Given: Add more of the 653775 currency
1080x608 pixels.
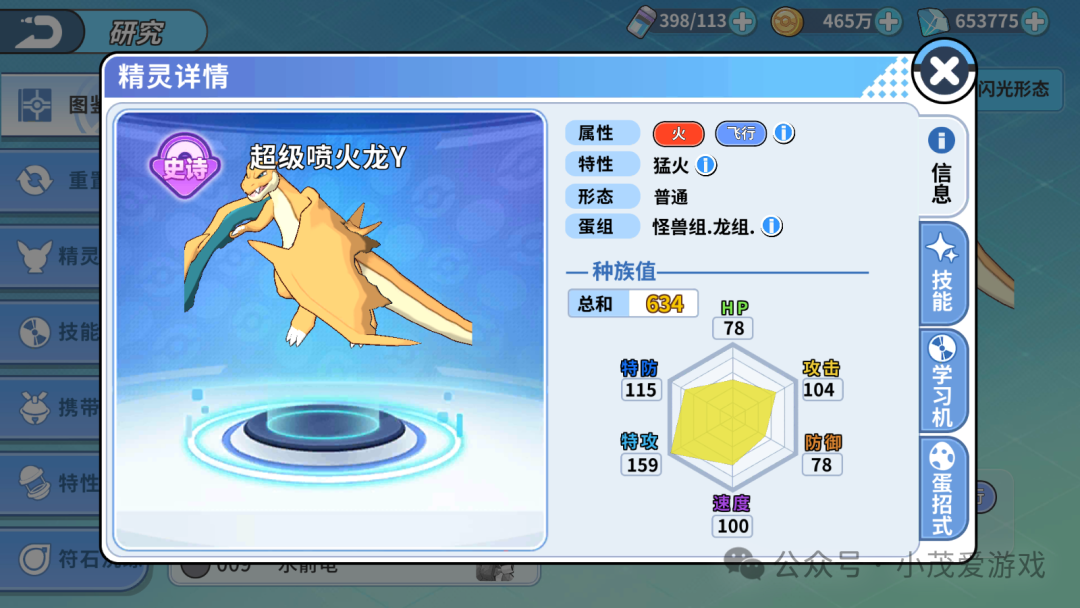Looking at the screenshot, I should click(x=1035, y=21).
